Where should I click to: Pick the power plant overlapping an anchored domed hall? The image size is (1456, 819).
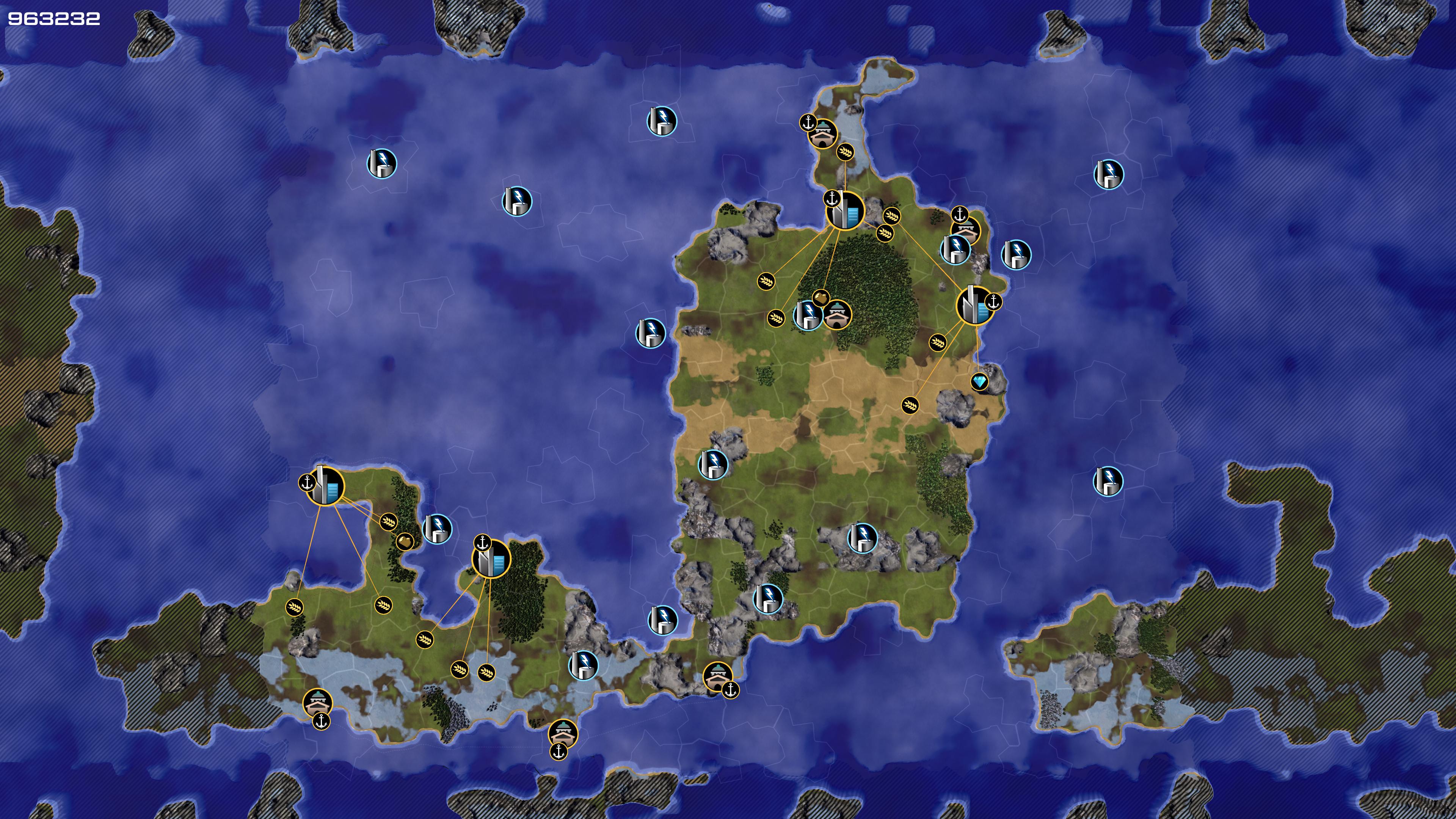click(955, 249)
